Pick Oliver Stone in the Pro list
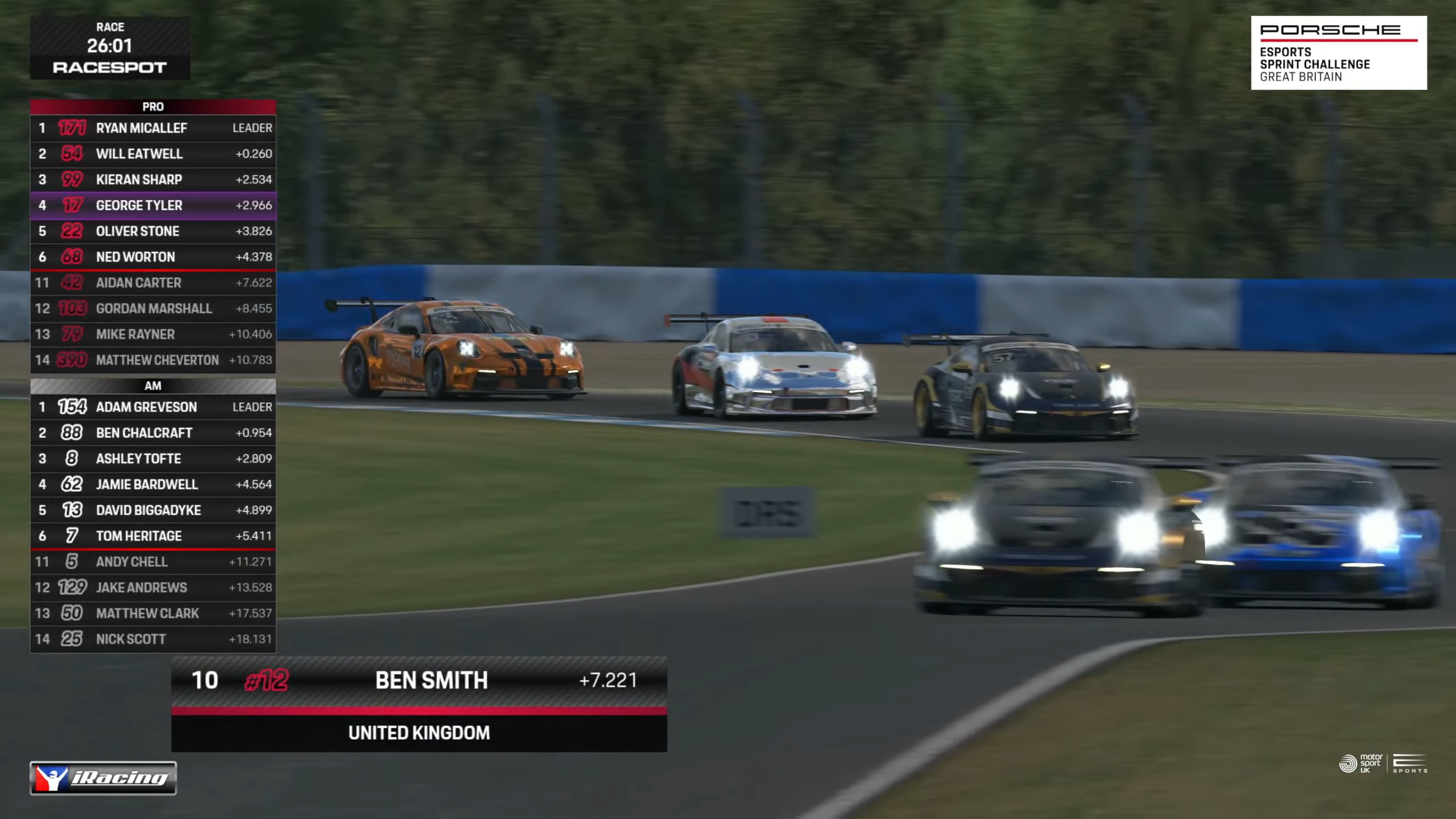This screenshot has width=1456, height=819. point(152,231)
